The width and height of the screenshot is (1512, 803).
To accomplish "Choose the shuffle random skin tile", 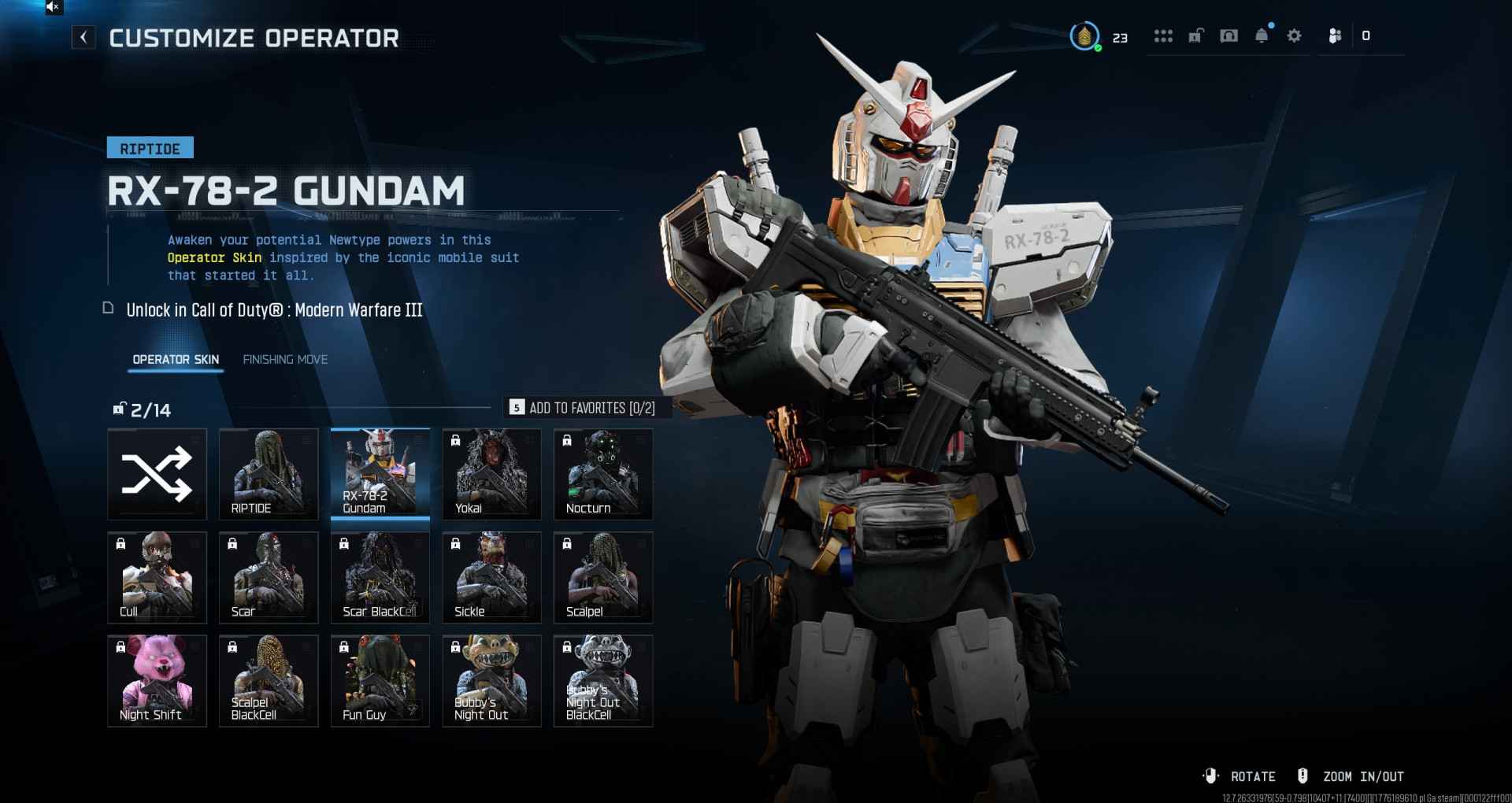I will pyautogui.click(x=157, y=474).
